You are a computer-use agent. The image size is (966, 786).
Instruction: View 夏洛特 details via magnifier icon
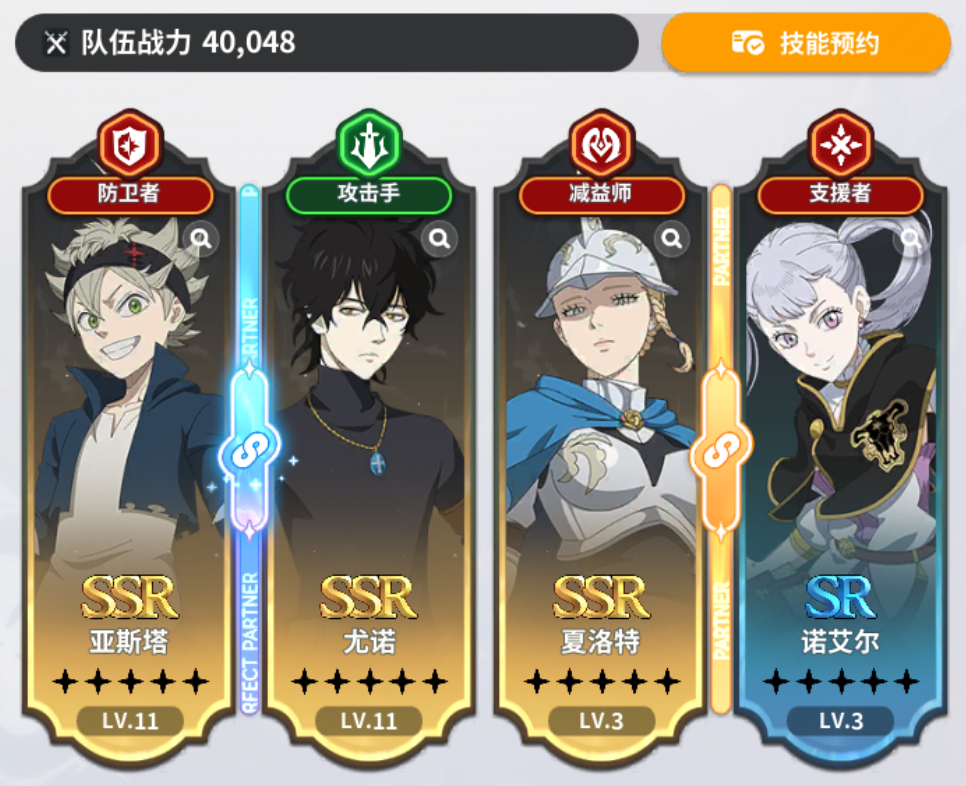tap(672, 238)
